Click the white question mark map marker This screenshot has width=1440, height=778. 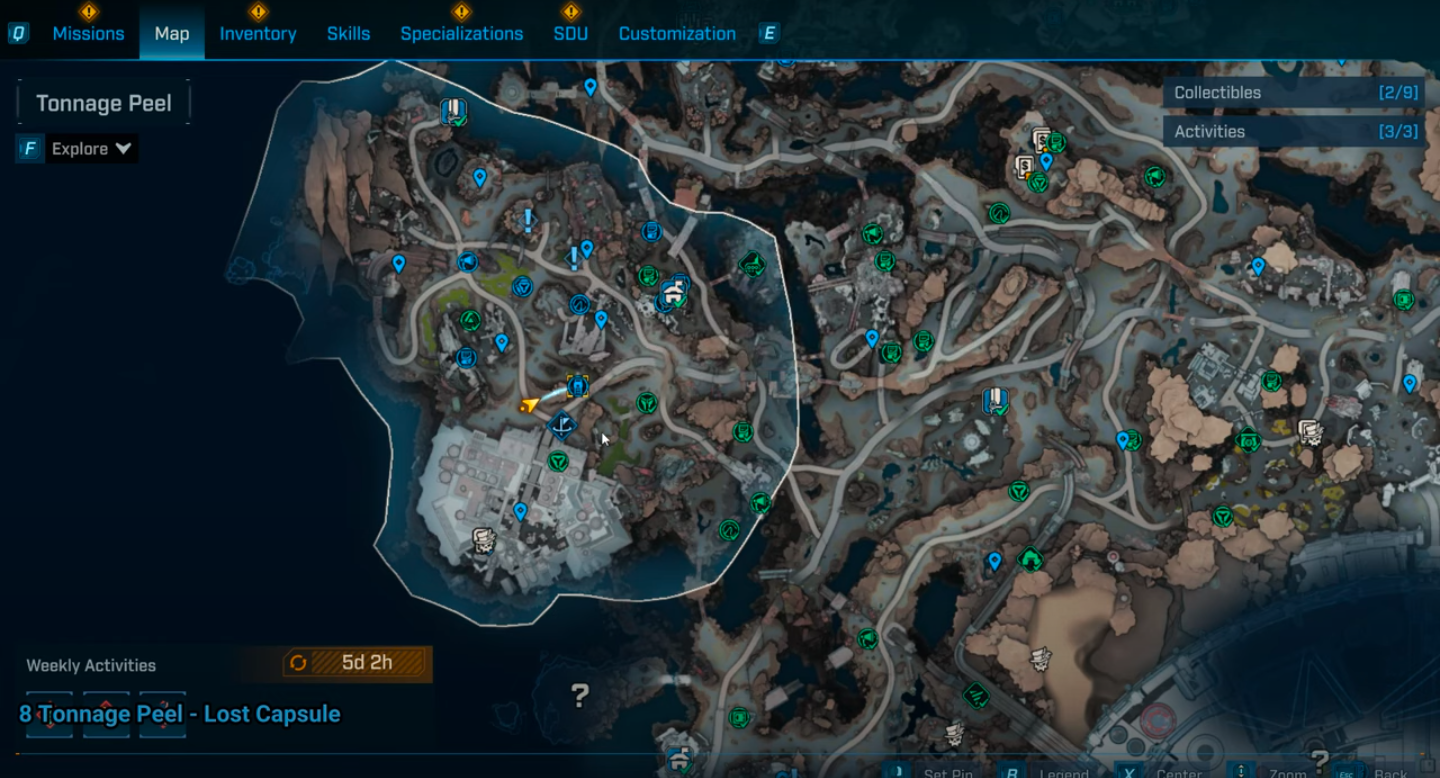580,693
